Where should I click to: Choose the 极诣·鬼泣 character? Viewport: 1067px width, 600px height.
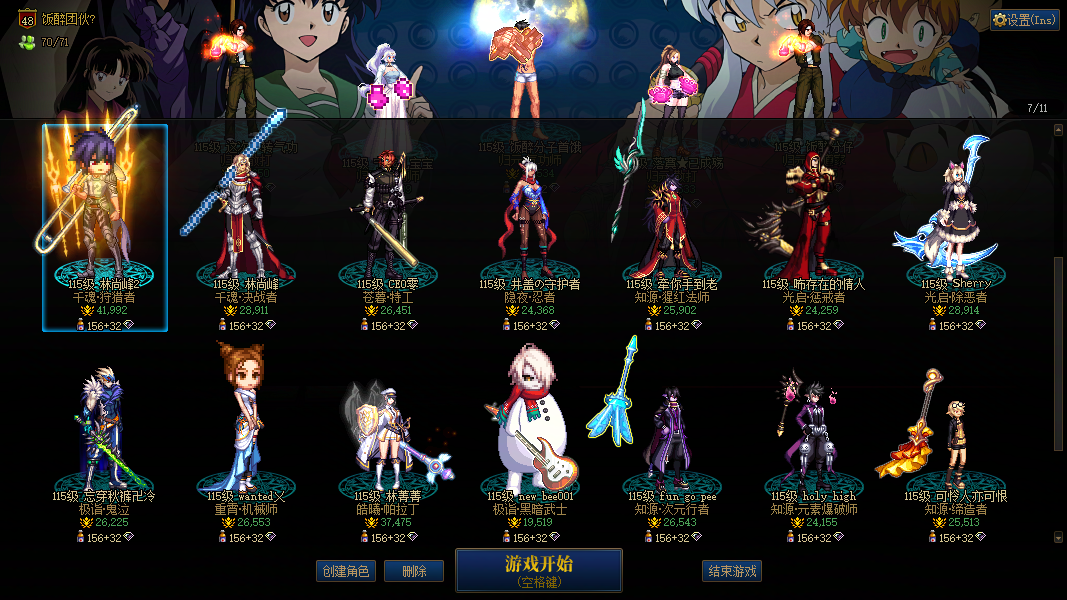(x=104, y=440)
